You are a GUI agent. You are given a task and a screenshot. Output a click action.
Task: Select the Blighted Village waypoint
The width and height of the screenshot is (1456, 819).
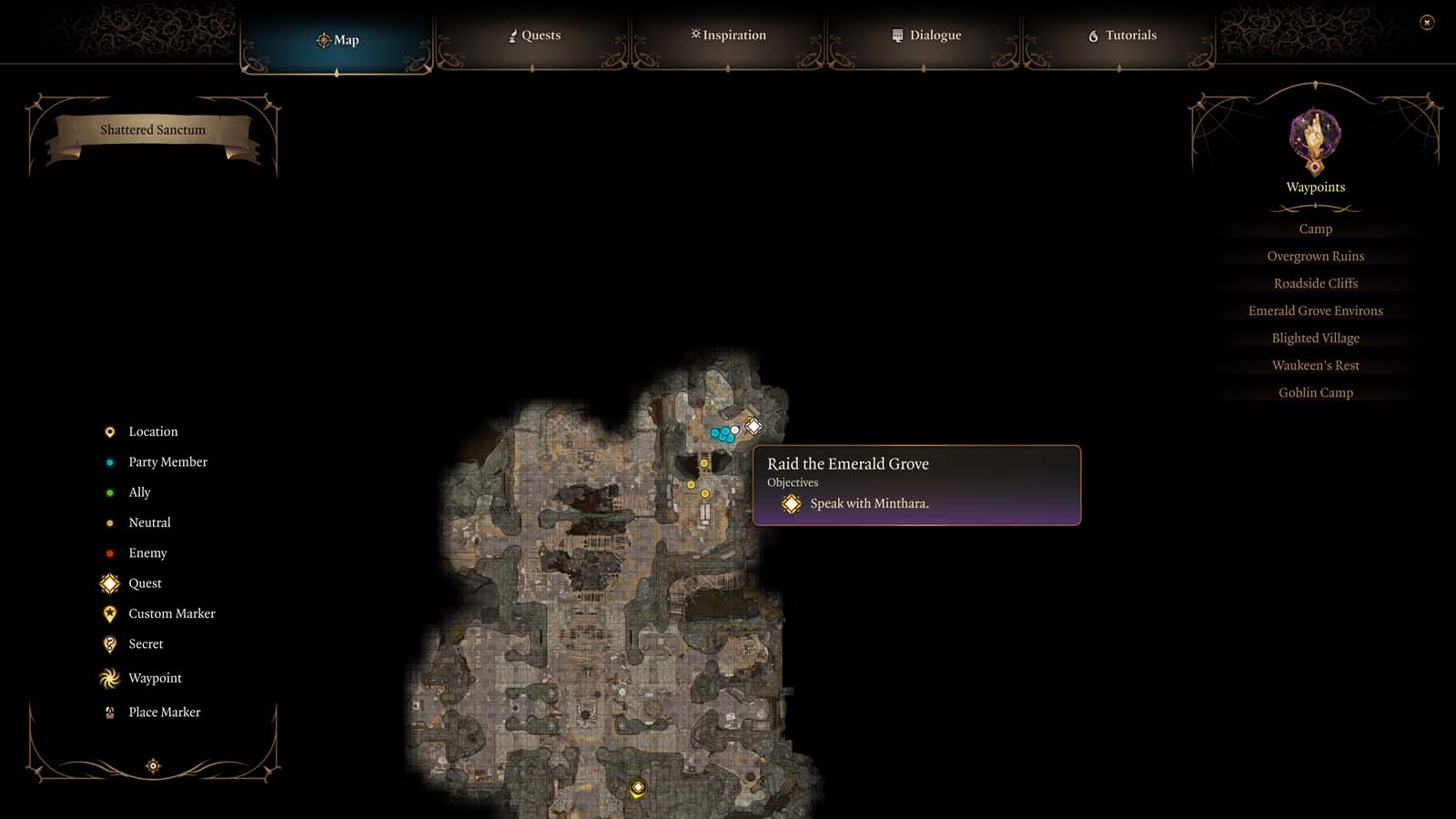1315,338
